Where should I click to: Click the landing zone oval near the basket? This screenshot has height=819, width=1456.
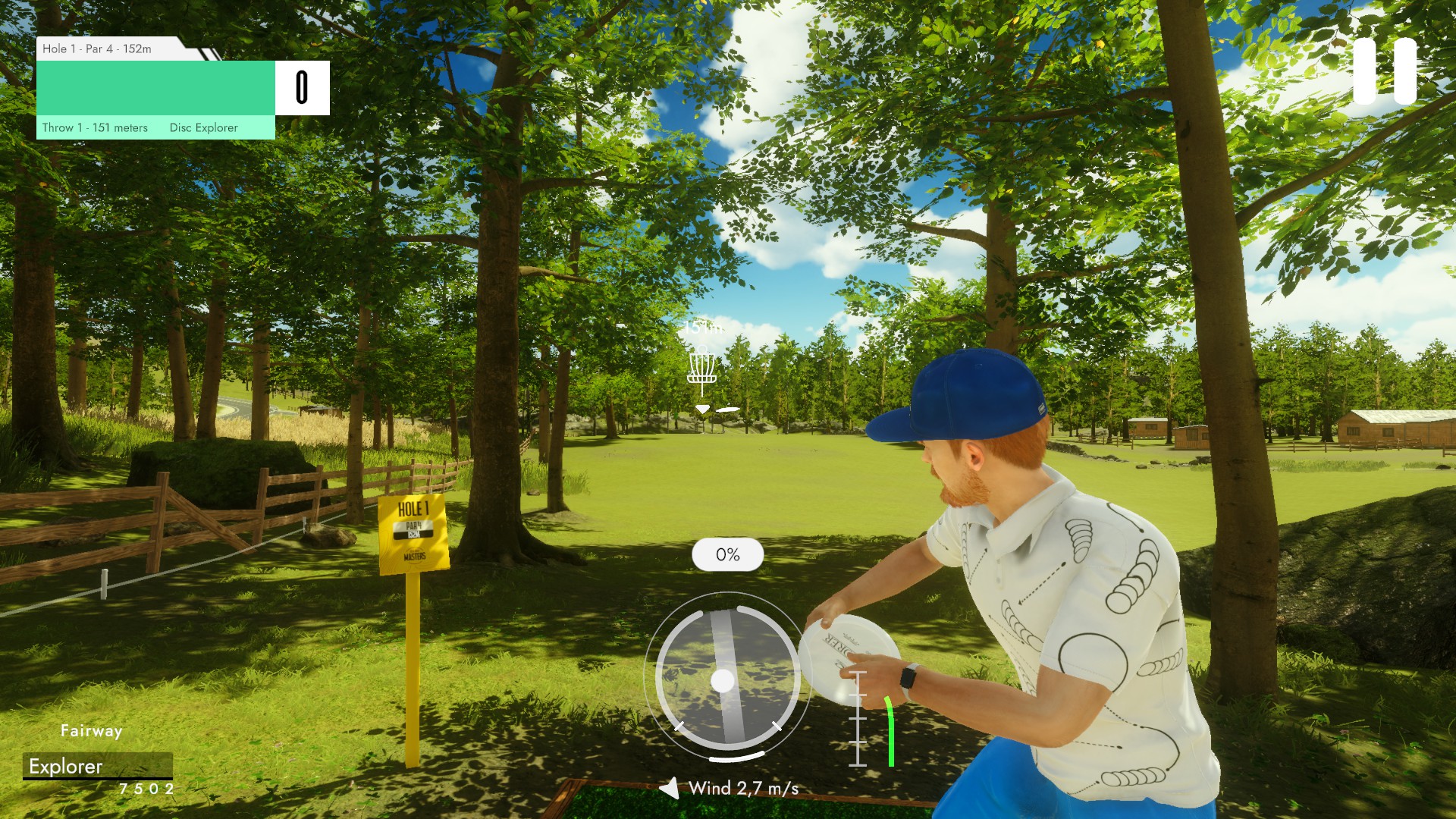coord(727,410)
